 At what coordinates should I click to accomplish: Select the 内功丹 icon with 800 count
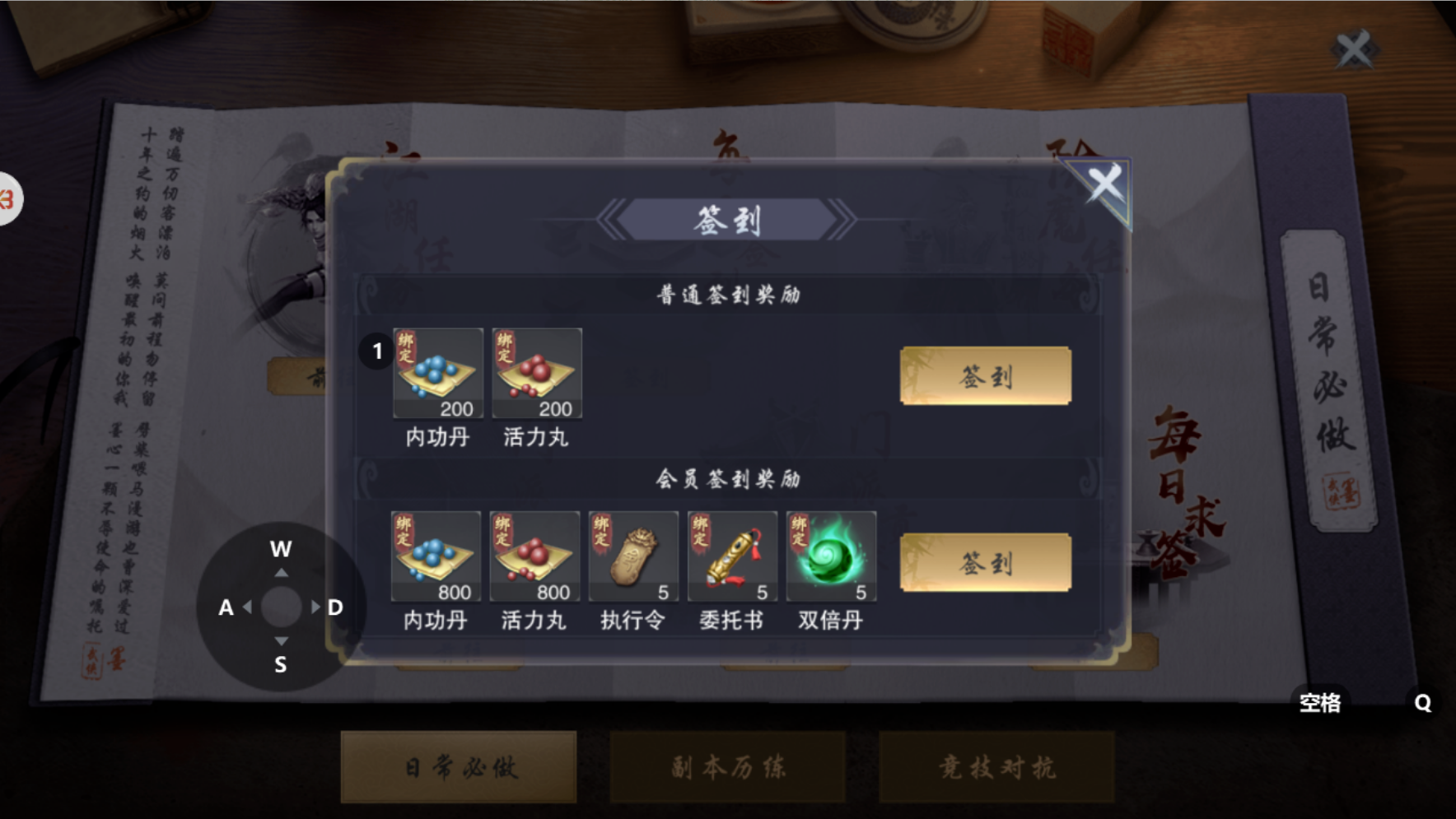point(436,557)
